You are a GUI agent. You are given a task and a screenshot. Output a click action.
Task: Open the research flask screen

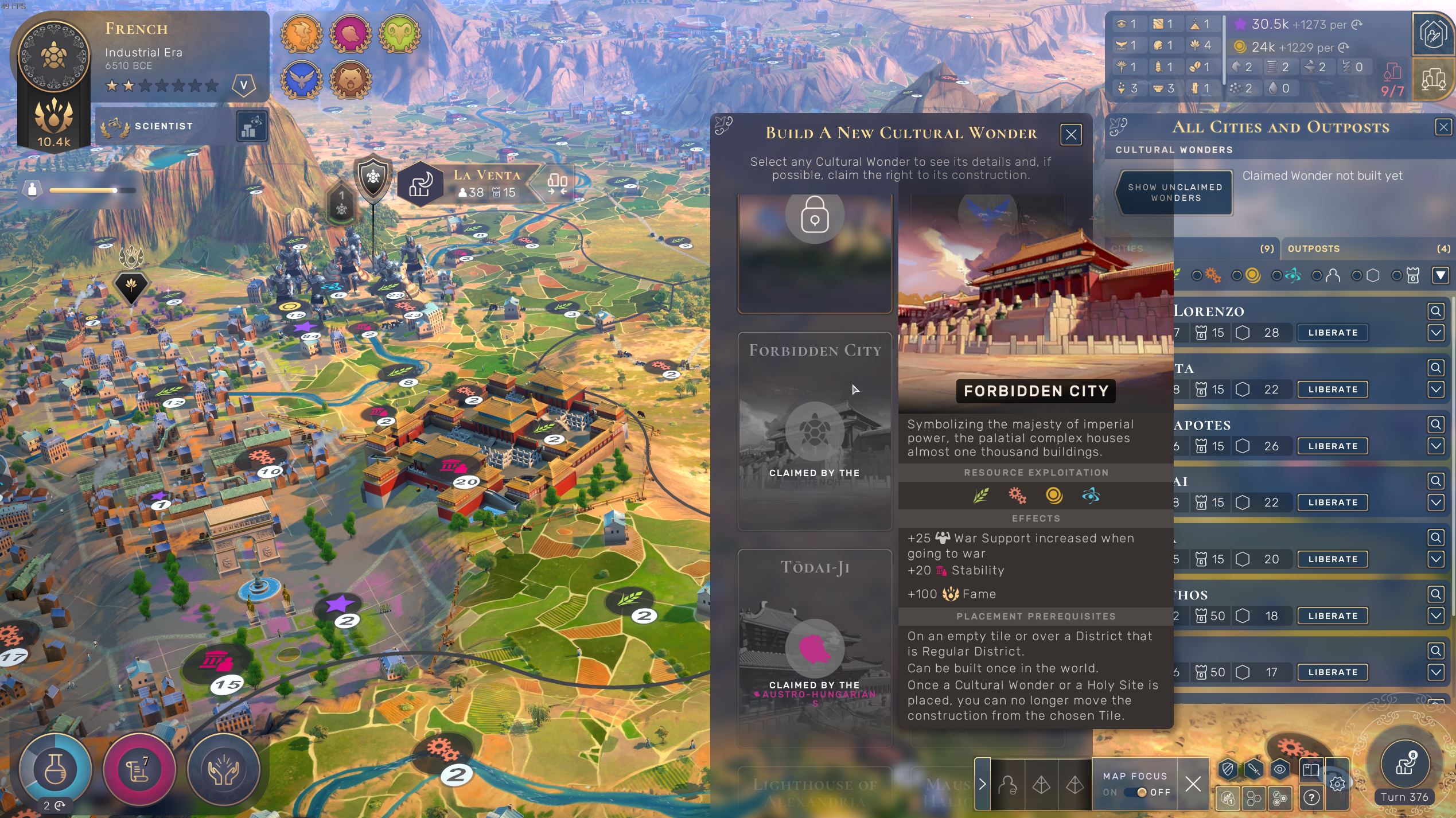tap(55, 769)
